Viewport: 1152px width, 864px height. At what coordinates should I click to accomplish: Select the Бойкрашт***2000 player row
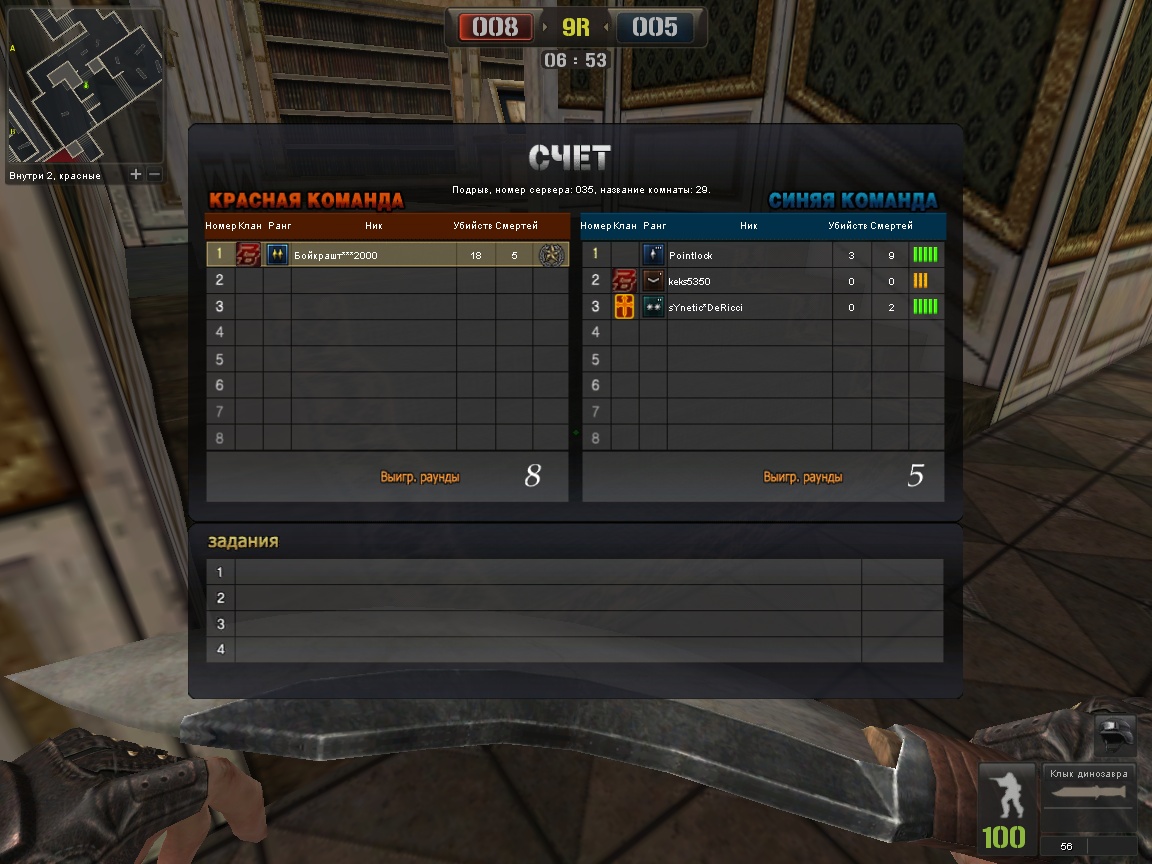(387, 255)
